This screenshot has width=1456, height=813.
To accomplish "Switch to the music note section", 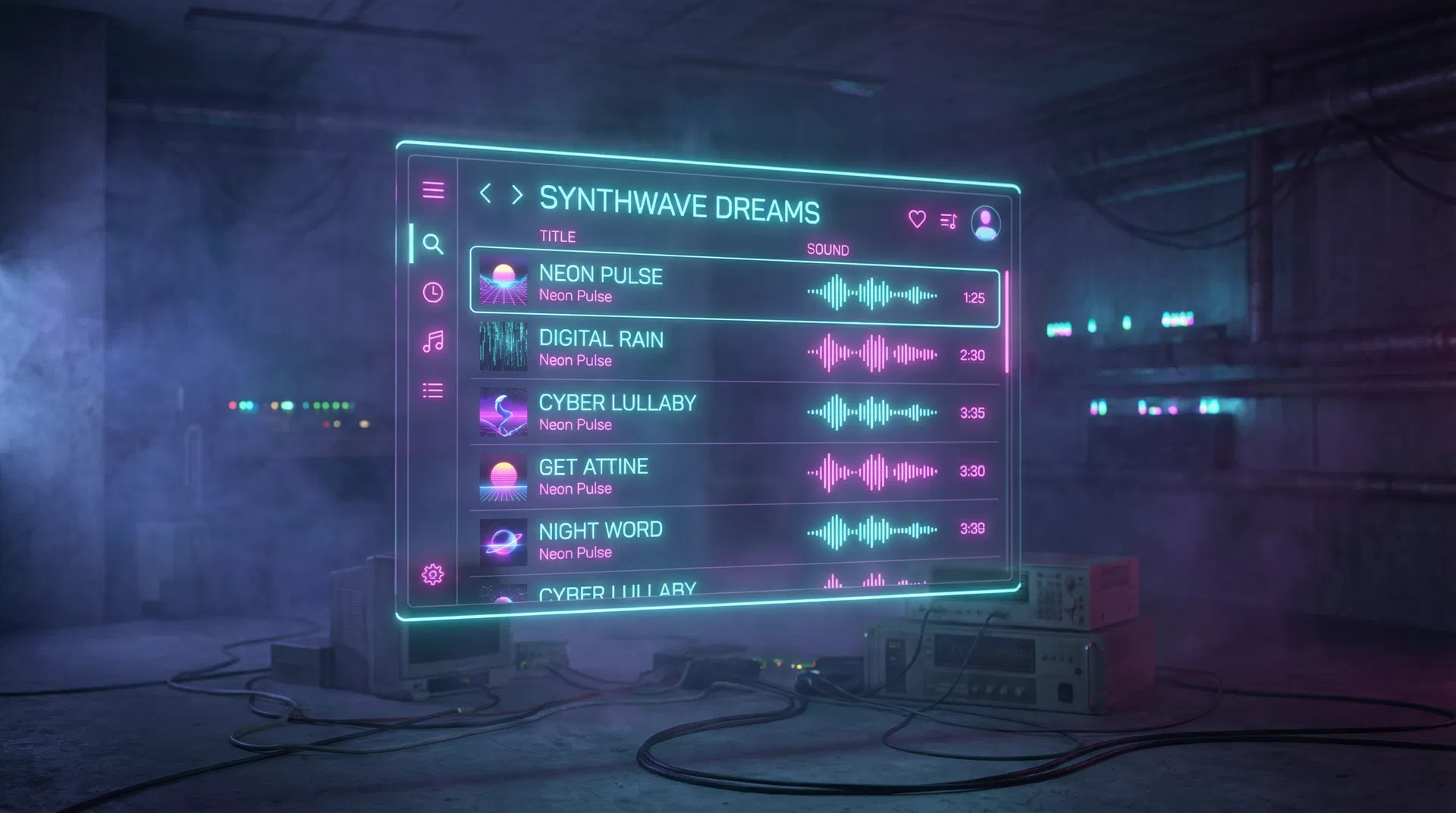I will tap(432, 342).
